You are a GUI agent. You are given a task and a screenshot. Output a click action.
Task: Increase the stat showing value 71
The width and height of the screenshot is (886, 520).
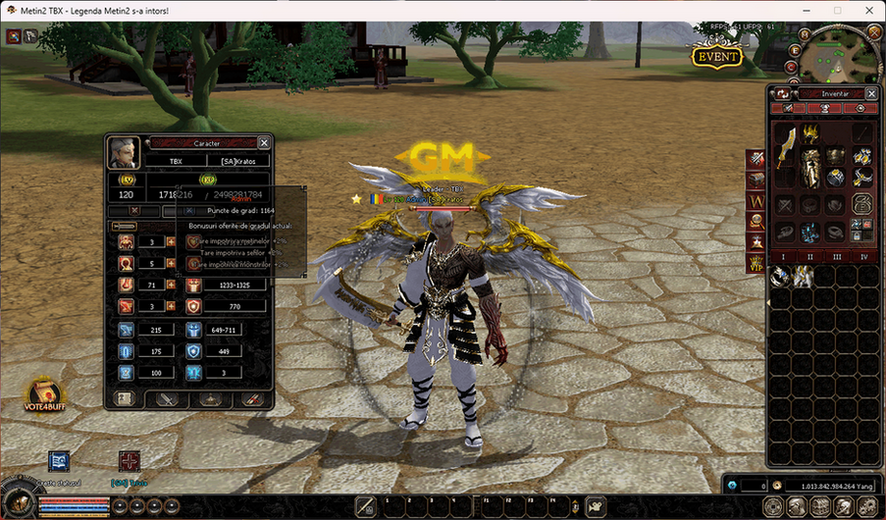[x=171, y=285]
